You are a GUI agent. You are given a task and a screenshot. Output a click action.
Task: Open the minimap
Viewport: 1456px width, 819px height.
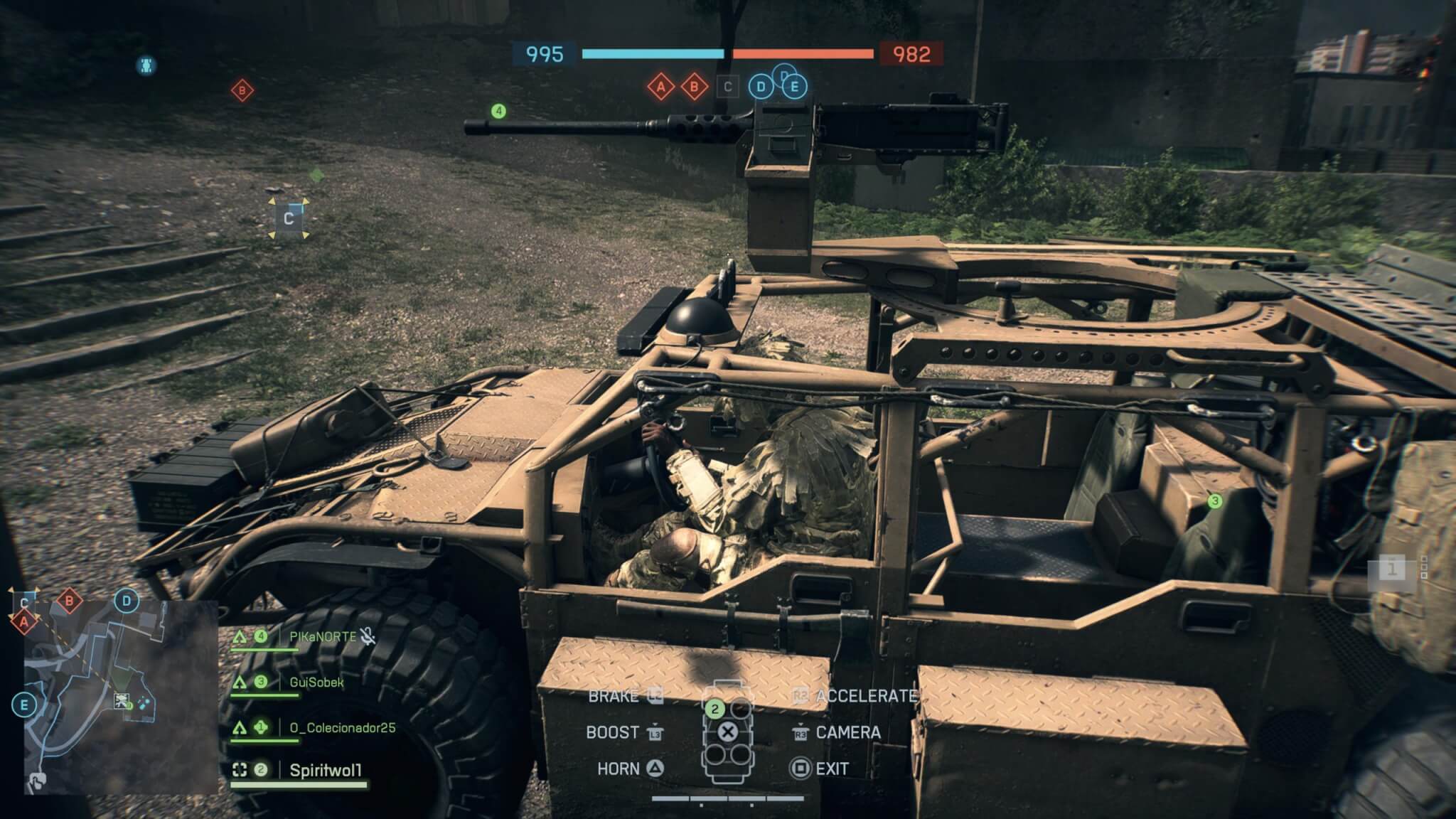[x=121, y=697]
